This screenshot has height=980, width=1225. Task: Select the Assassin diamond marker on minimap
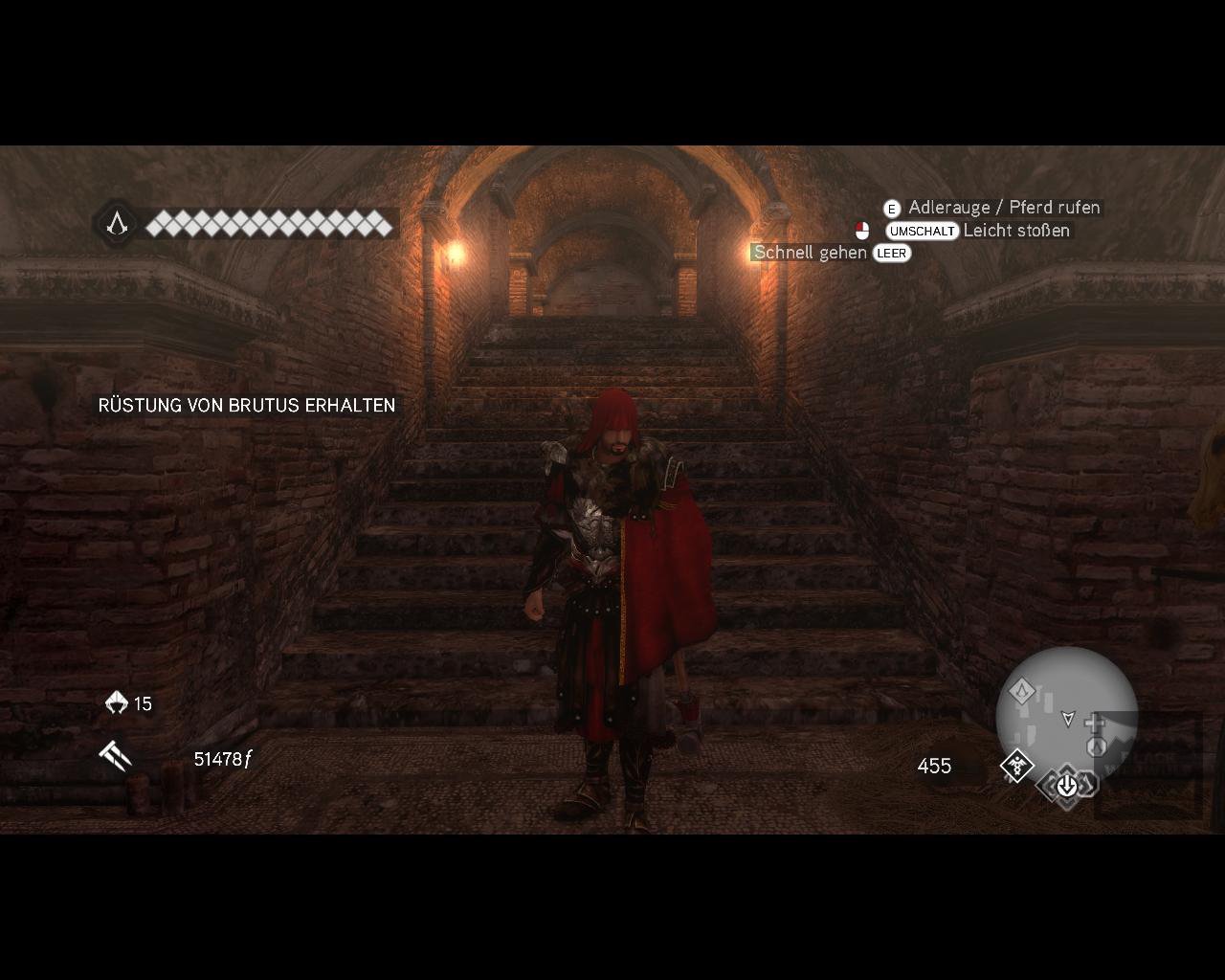[x=1022, y=691]
